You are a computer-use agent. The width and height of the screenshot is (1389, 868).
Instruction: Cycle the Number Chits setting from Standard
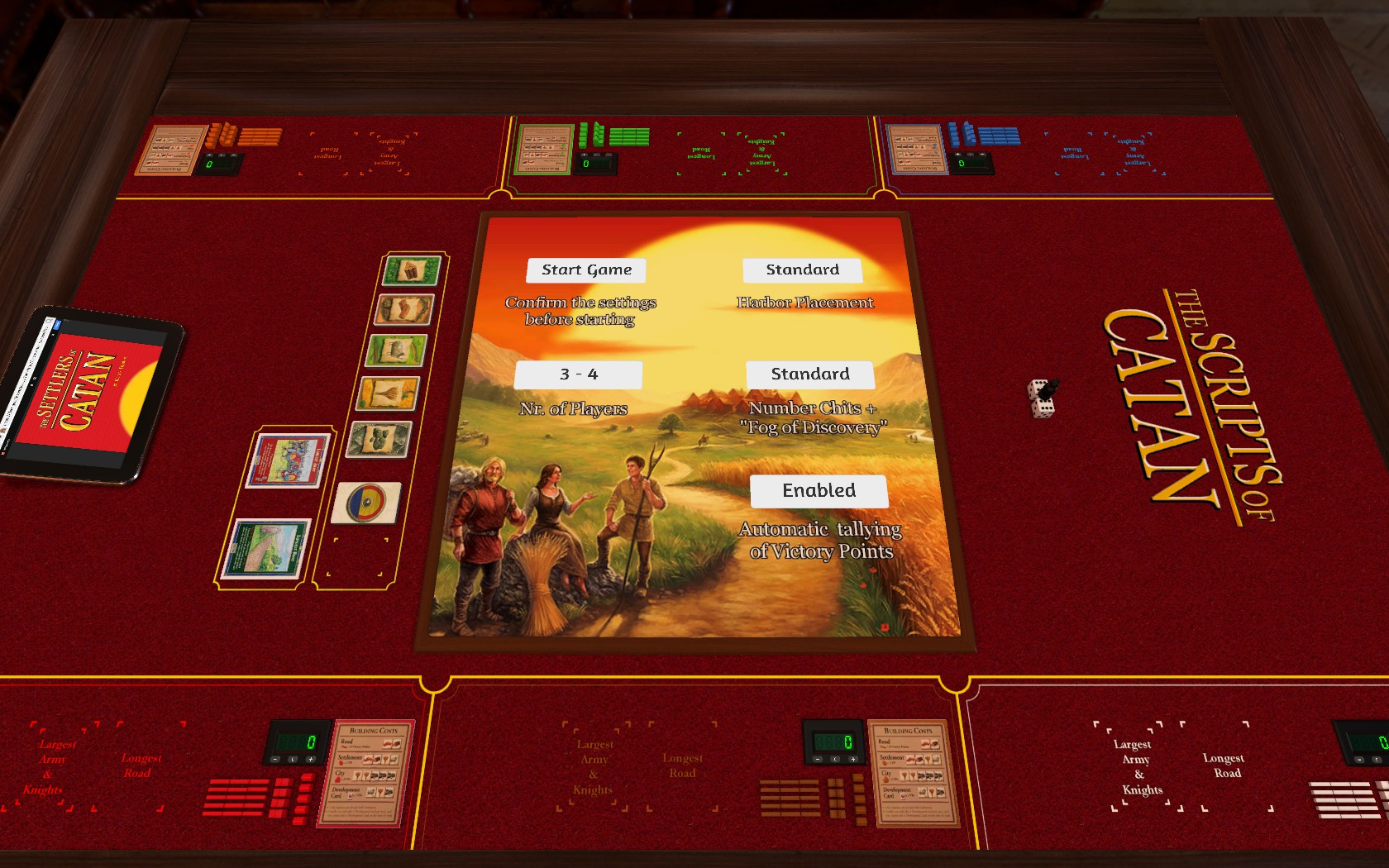click(811, 374)
